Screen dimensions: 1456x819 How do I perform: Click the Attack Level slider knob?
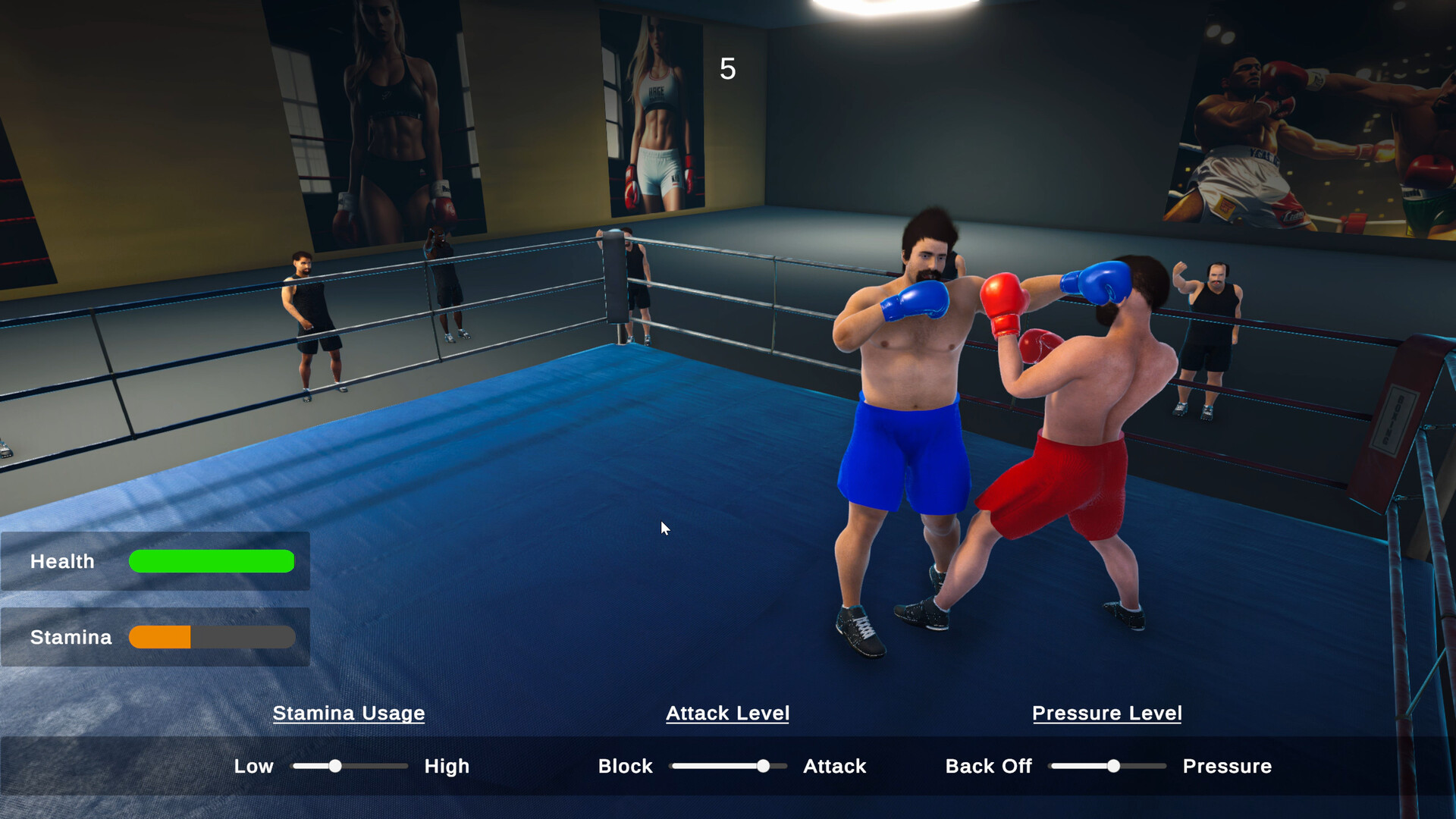(x=764, y=766)
